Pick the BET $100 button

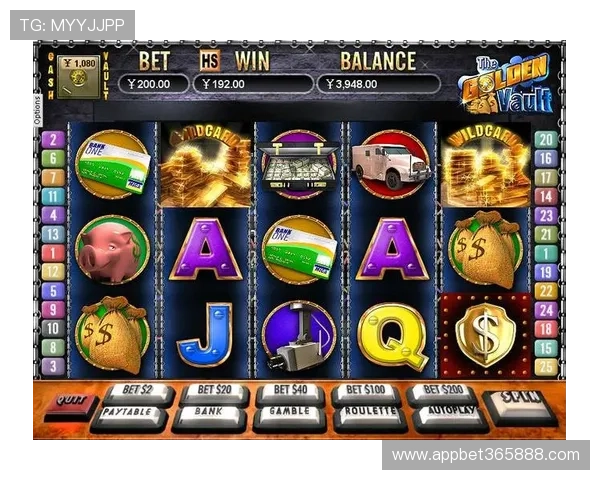coord(366,391)
